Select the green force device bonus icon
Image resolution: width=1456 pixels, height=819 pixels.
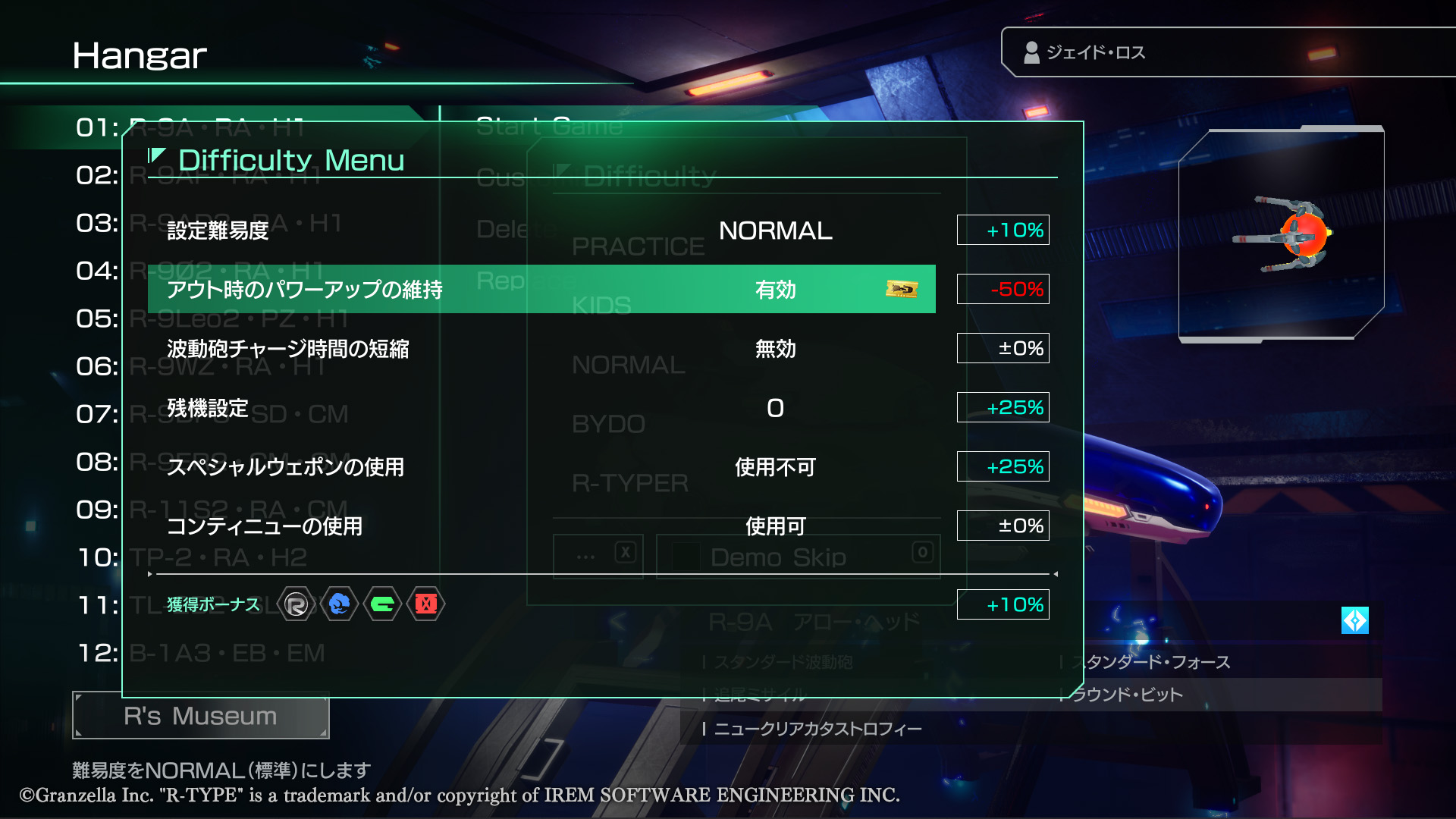coord(383,605)
